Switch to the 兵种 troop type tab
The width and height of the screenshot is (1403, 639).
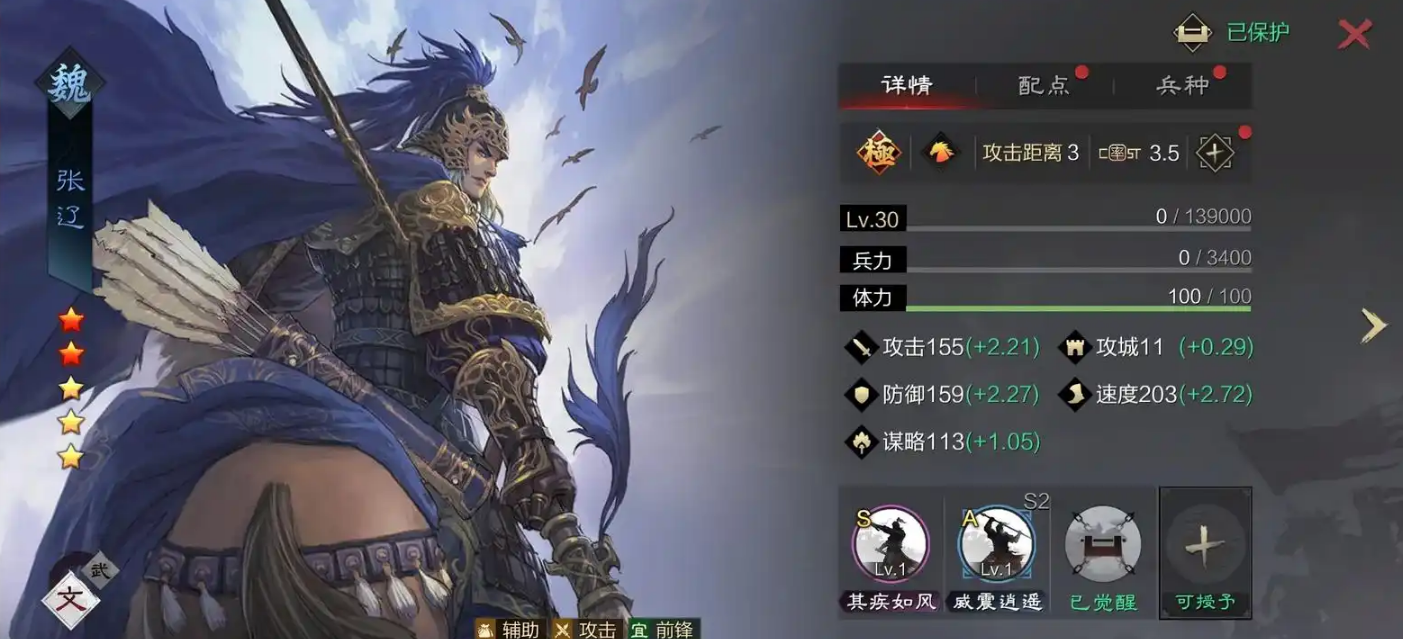click(1182, 85)
